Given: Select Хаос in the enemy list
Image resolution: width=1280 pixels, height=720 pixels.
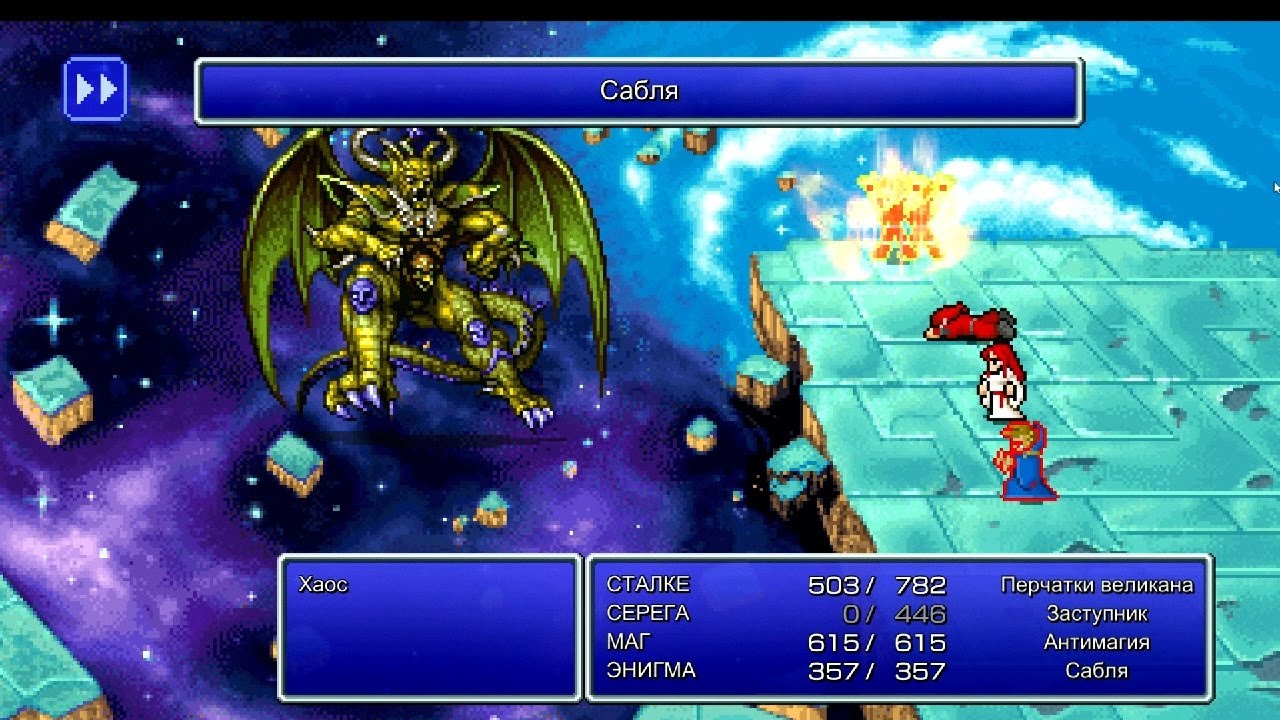Looking at the screenshot, I should [x=323, y=585].
